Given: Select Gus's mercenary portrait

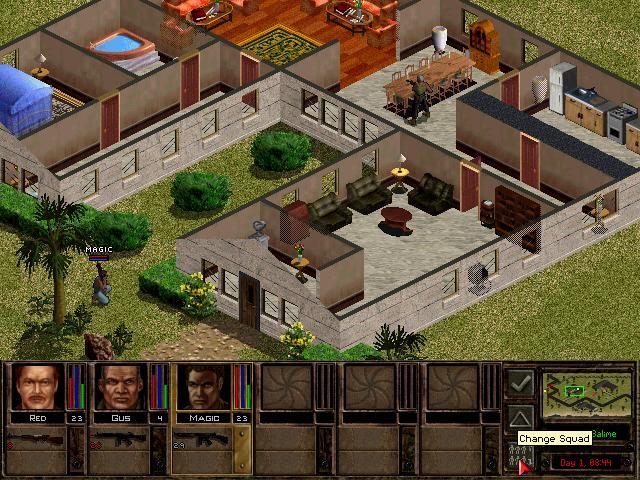Looking at the screenshot, I should click(x=121, y=387).
